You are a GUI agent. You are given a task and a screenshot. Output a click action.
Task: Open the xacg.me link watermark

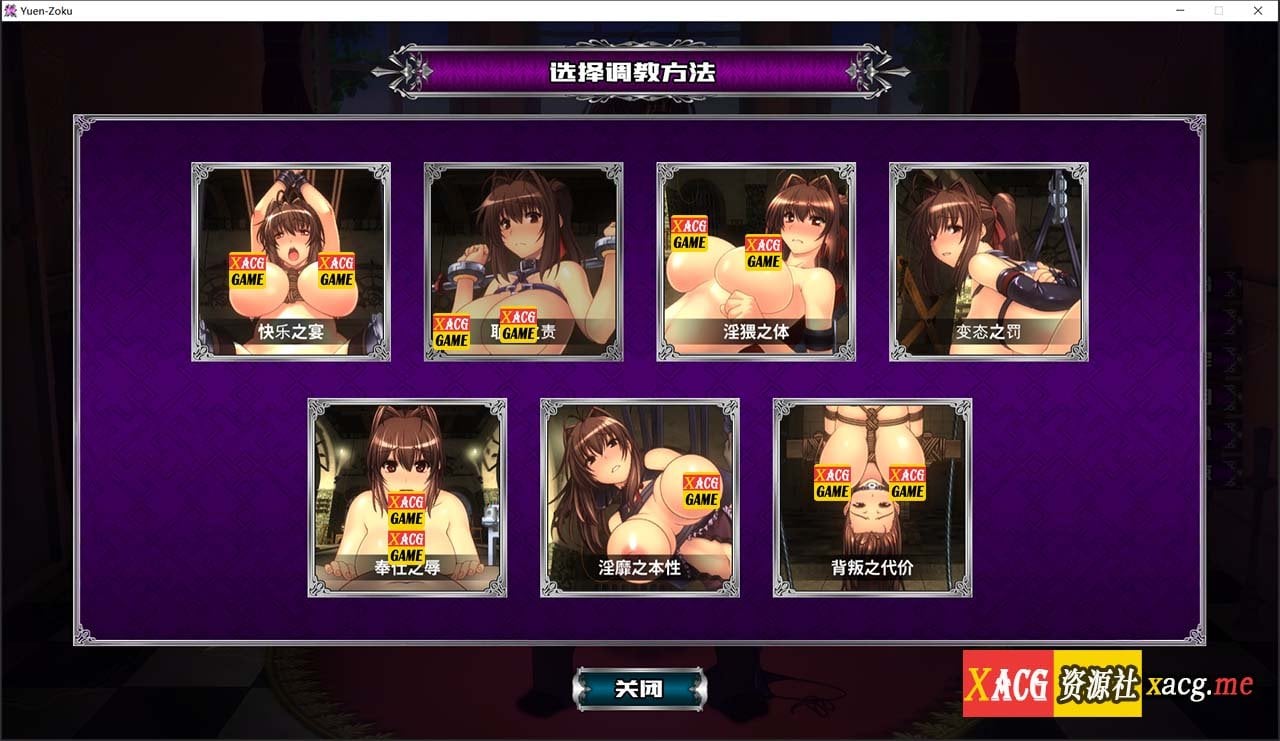pyautogui.click(x=1199, y=685)
